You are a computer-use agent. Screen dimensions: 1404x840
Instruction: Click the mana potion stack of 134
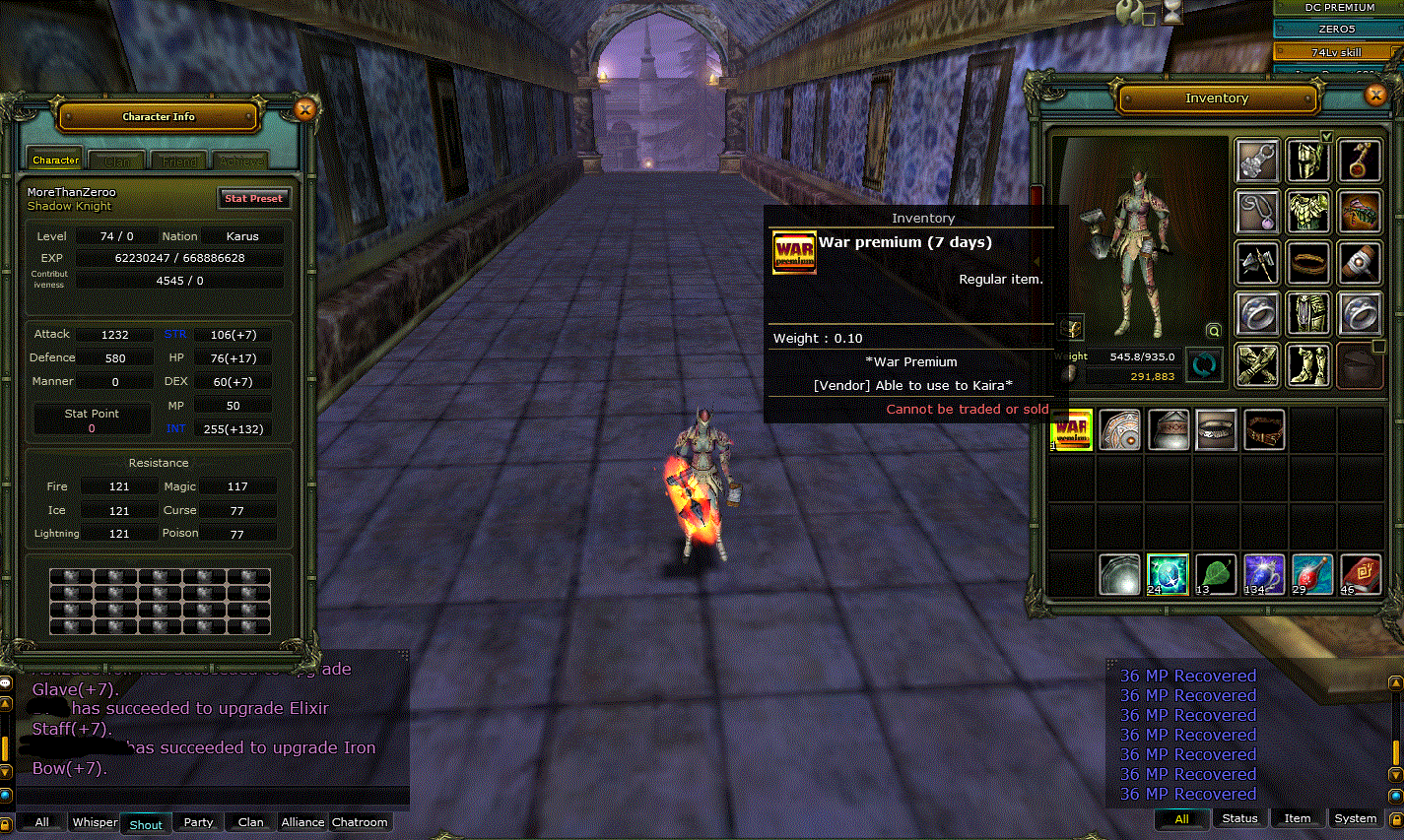[1263, 572]
